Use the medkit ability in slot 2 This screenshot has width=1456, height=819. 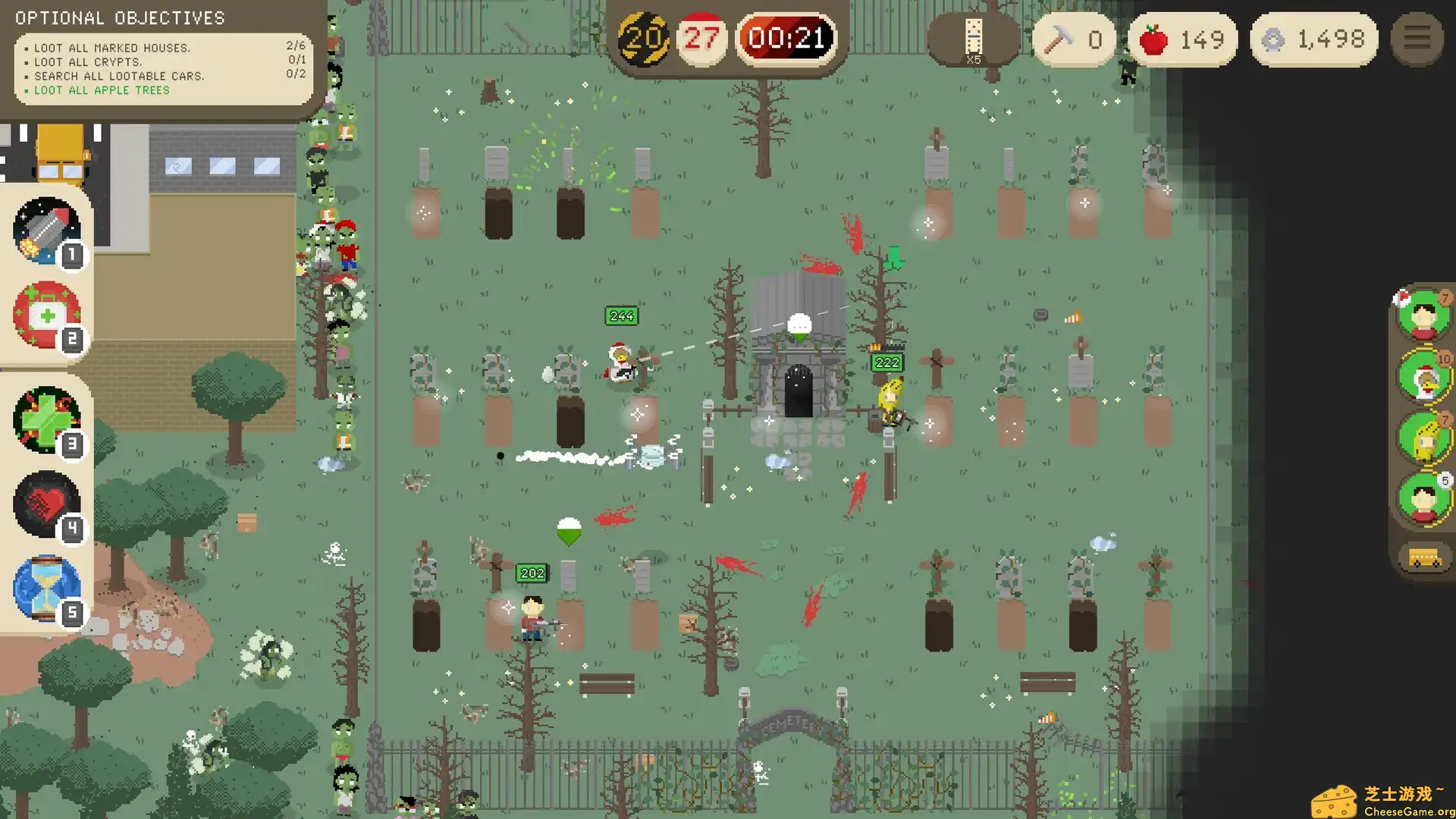45,317
